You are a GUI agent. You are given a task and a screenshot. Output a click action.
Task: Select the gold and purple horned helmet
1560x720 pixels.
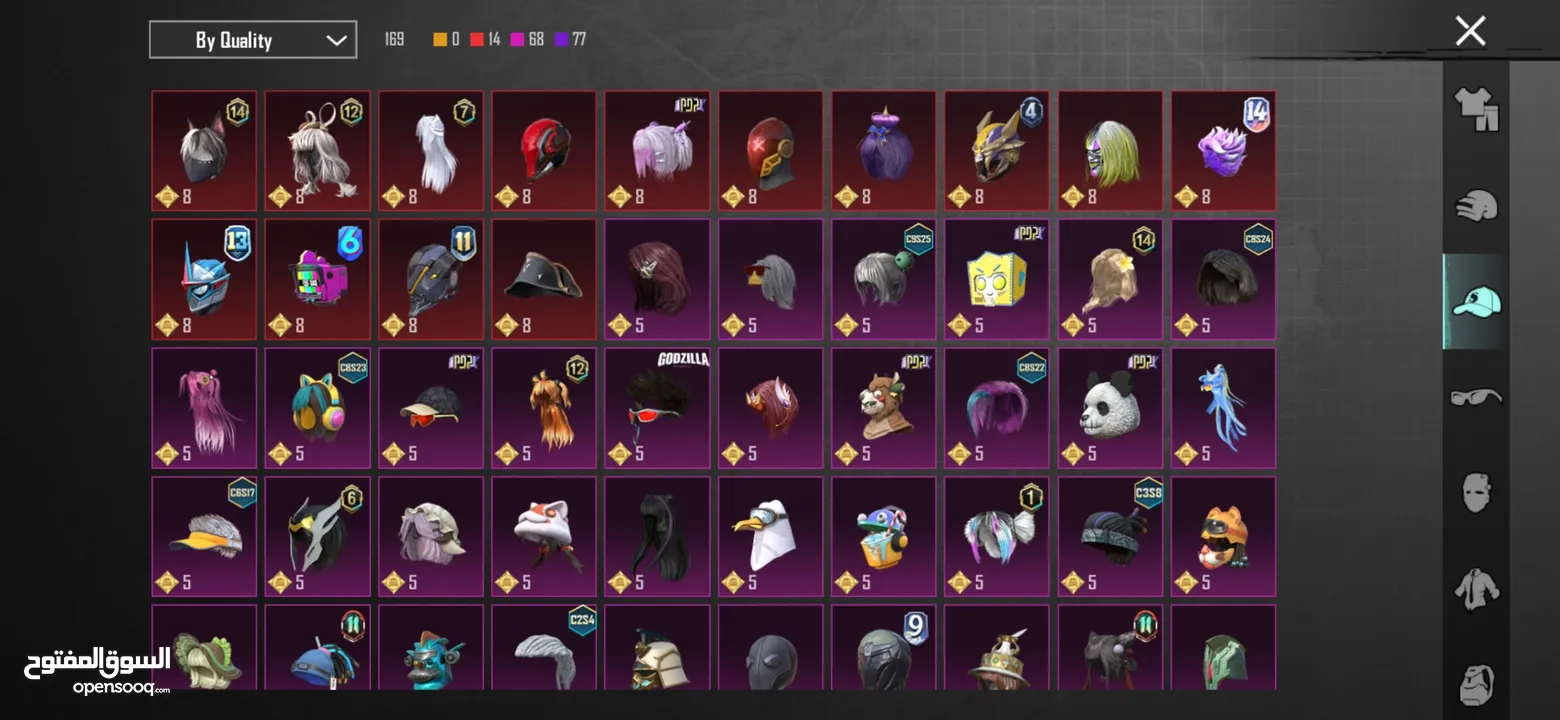(x=997, y=150)
